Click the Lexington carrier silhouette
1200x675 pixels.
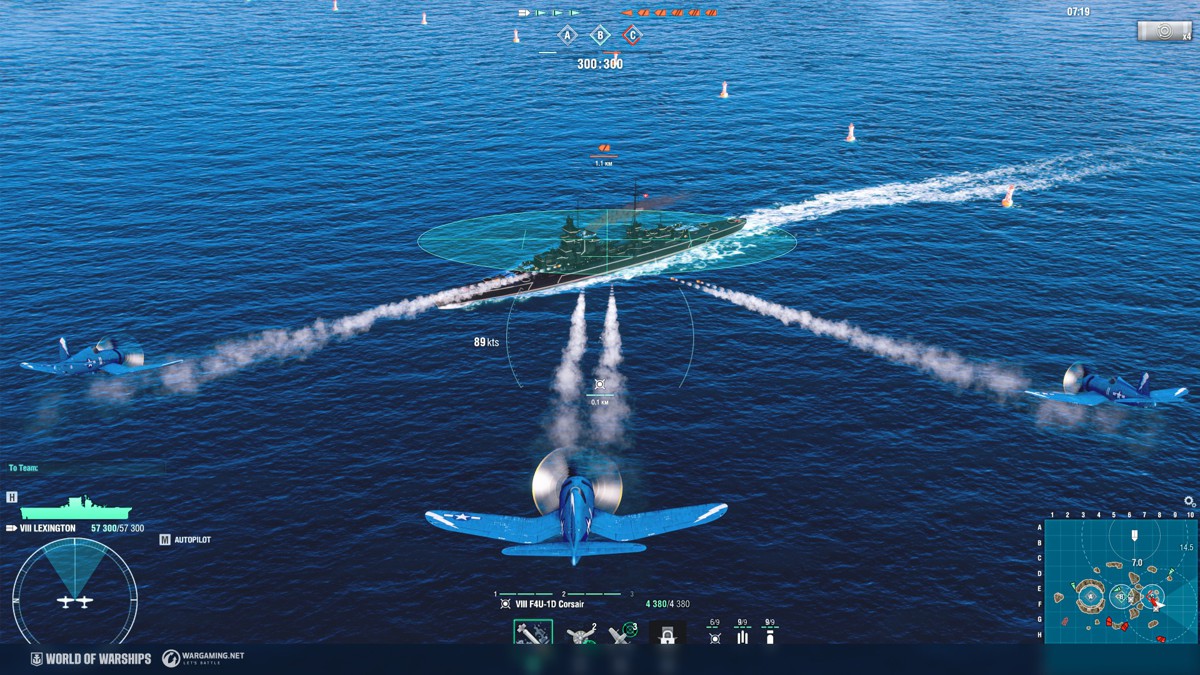pos(75,507)
